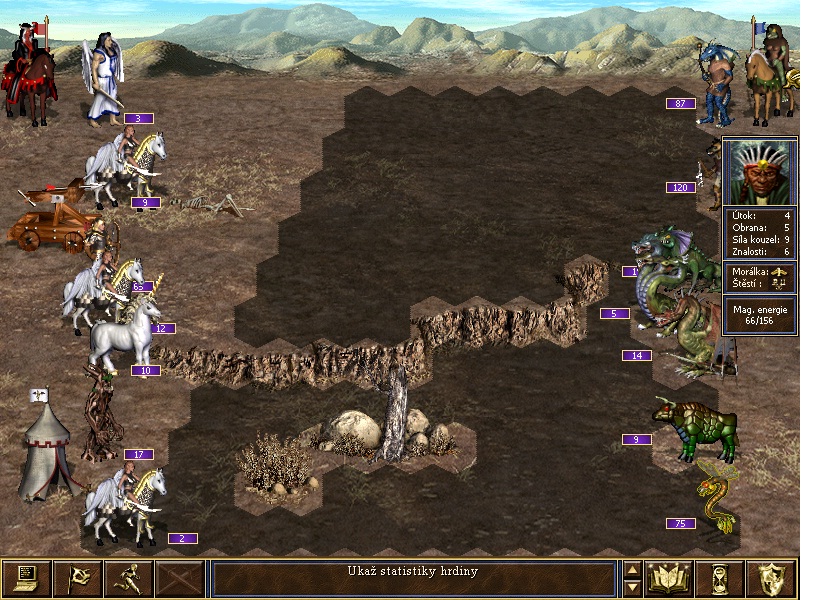This screenshot has width=814, height=600.
Task: Click the crossed-out auto-combat button
Action: pyautogui.click(x=180, y=578)
